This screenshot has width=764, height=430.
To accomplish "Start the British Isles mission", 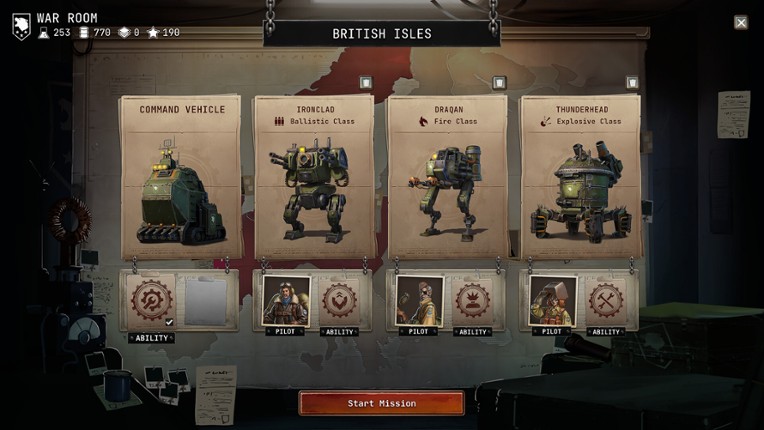I will pos(381,403).
